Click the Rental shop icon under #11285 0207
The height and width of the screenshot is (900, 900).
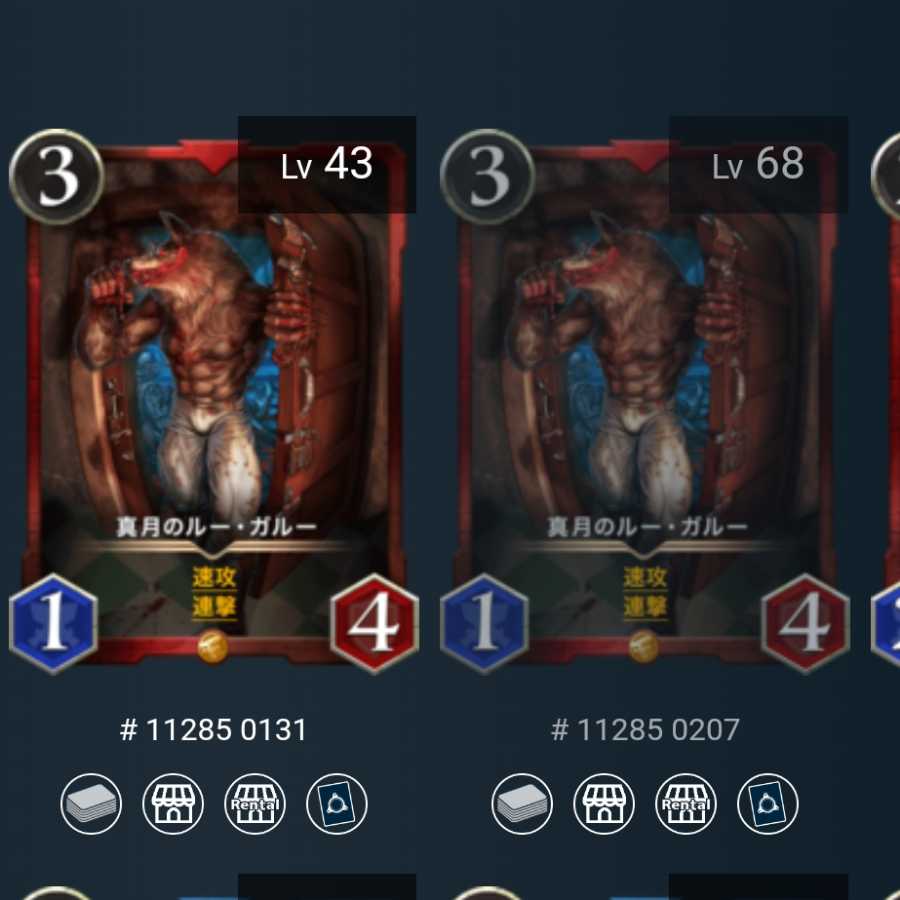(x=686, y=804)
